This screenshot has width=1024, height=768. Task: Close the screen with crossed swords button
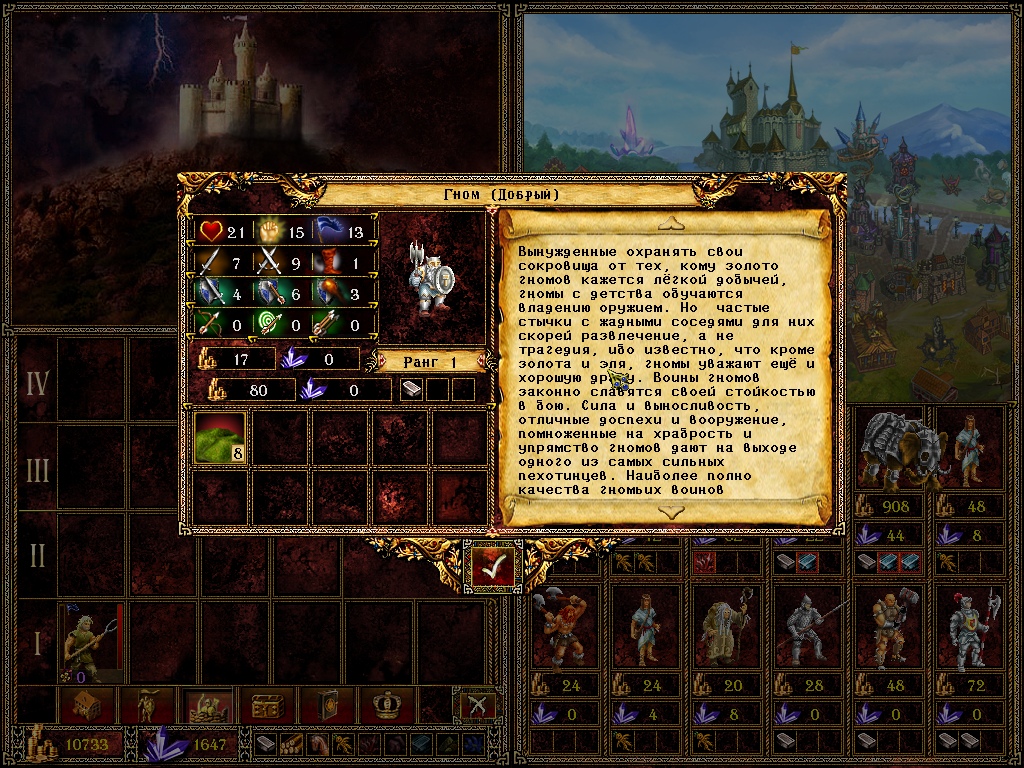[477, 705]
